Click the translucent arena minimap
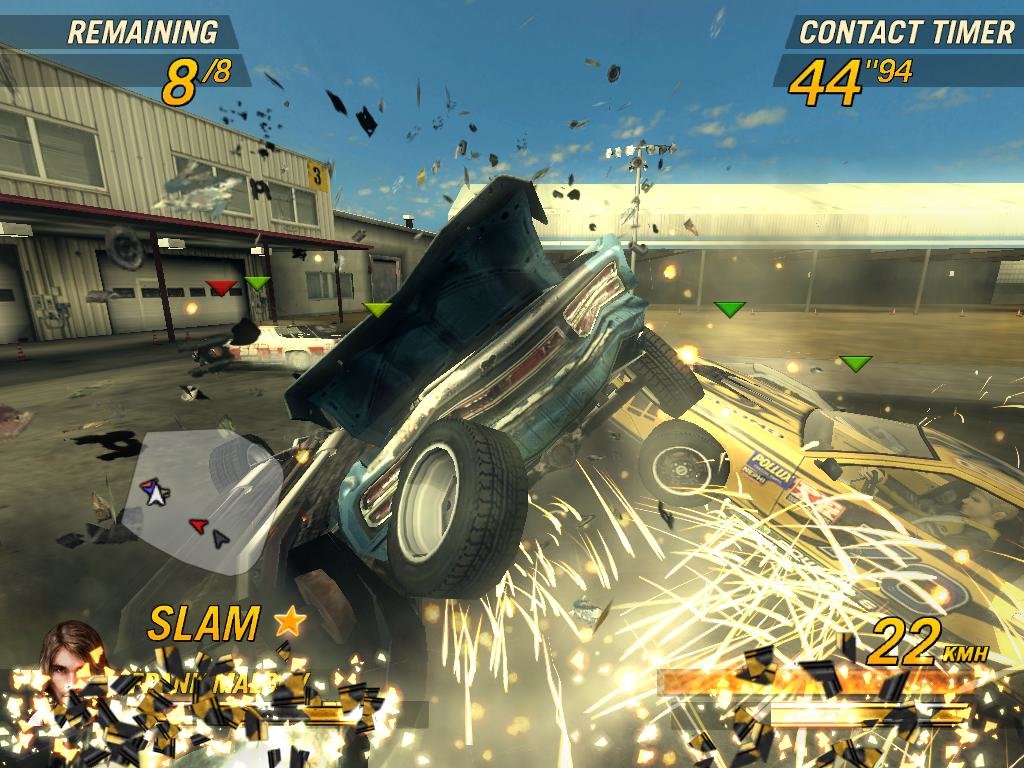1024x768 pixels. click(x=203, y=498)
